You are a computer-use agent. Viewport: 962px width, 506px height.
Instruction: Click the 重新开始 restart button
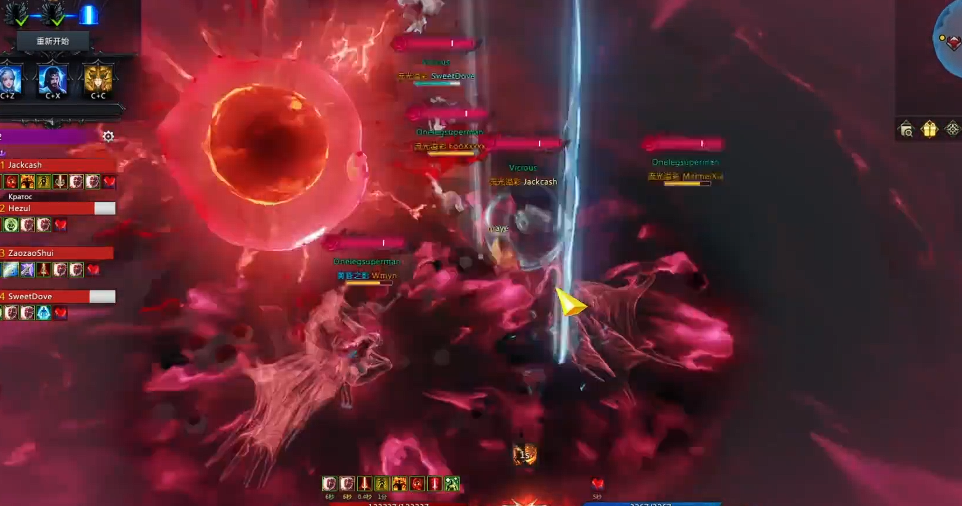pos(53,41)
